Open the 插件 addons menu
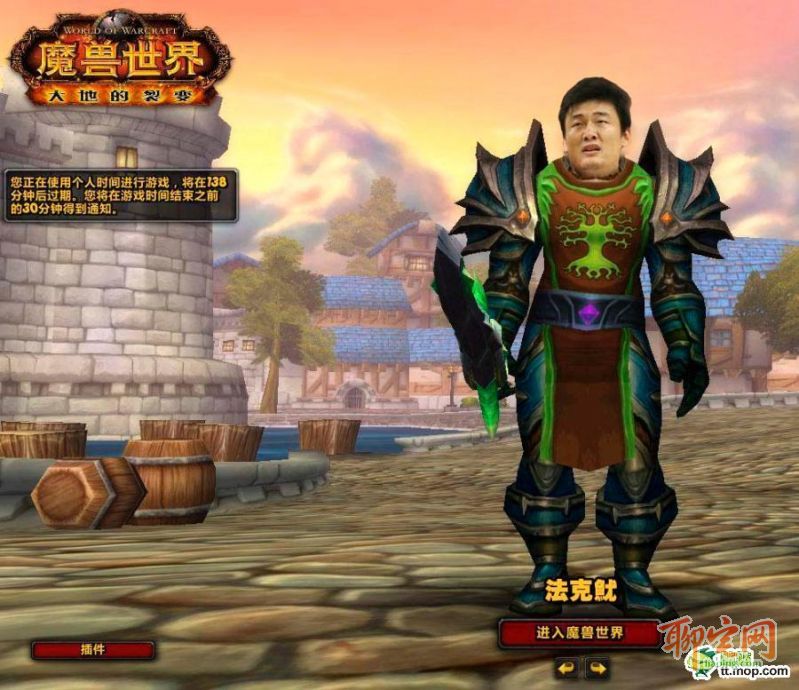799x690 pixels. [x=93, y=649]
